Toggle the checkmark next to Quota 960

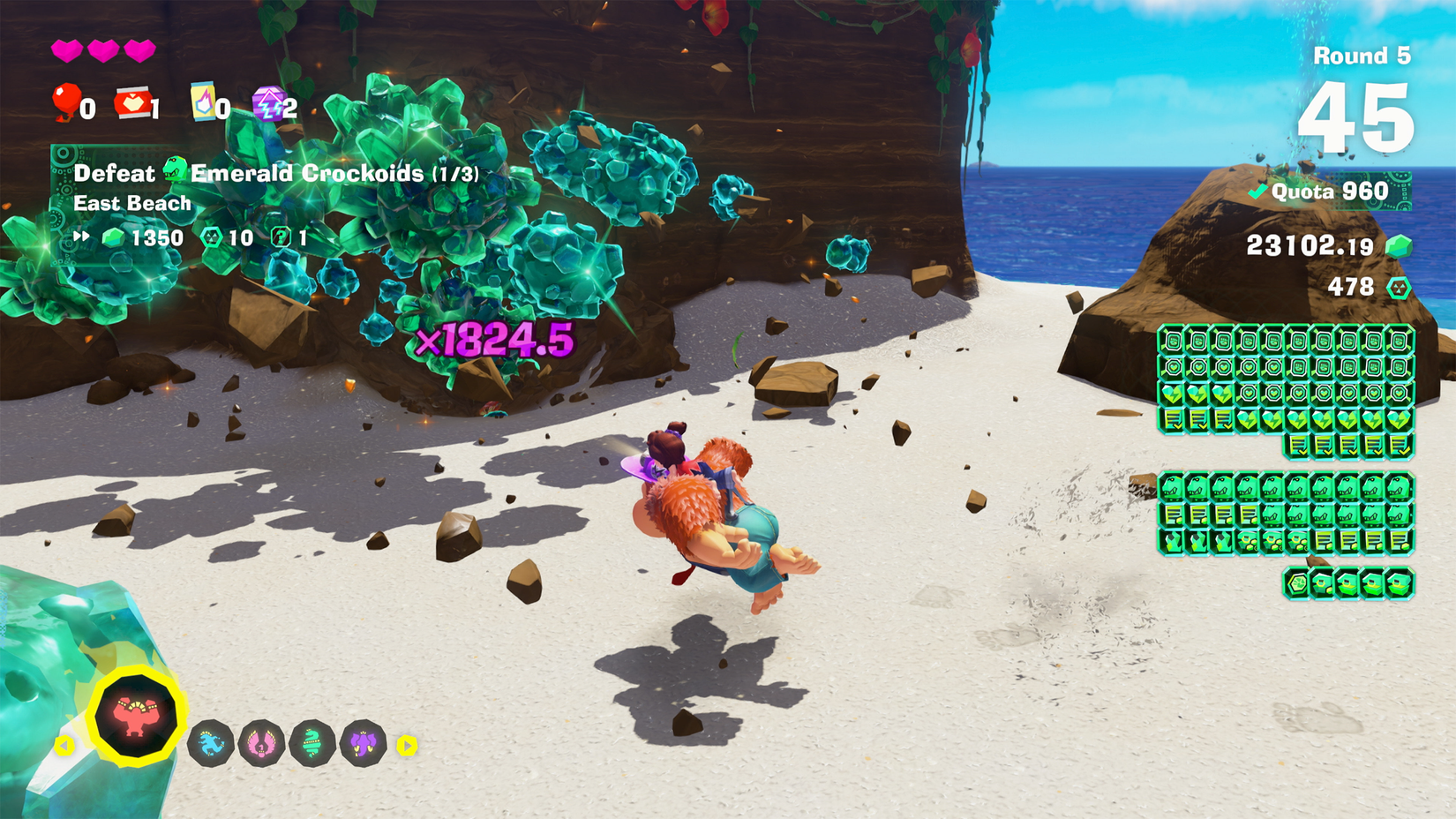(1257, 190)
